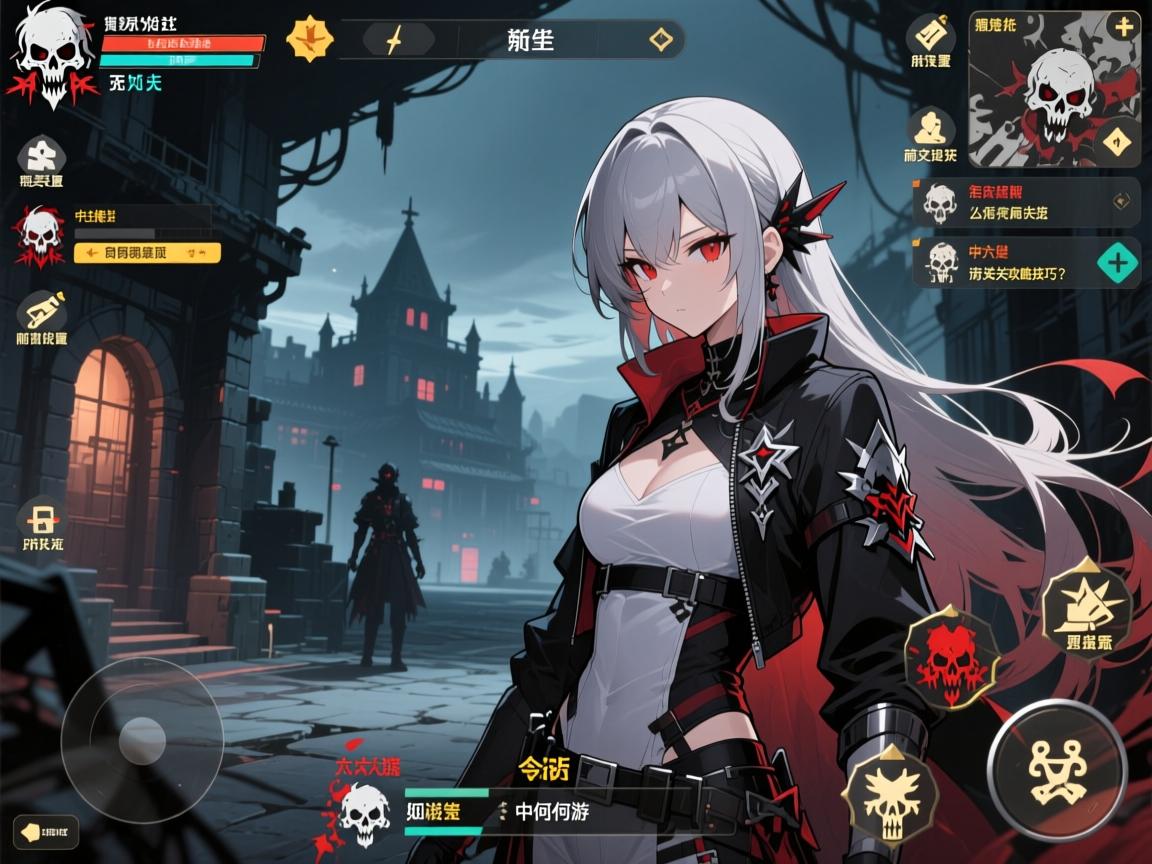This screenshot has height=864, width=1152.
Task: Open the puzzle piece menu icon
Action: 42,155
